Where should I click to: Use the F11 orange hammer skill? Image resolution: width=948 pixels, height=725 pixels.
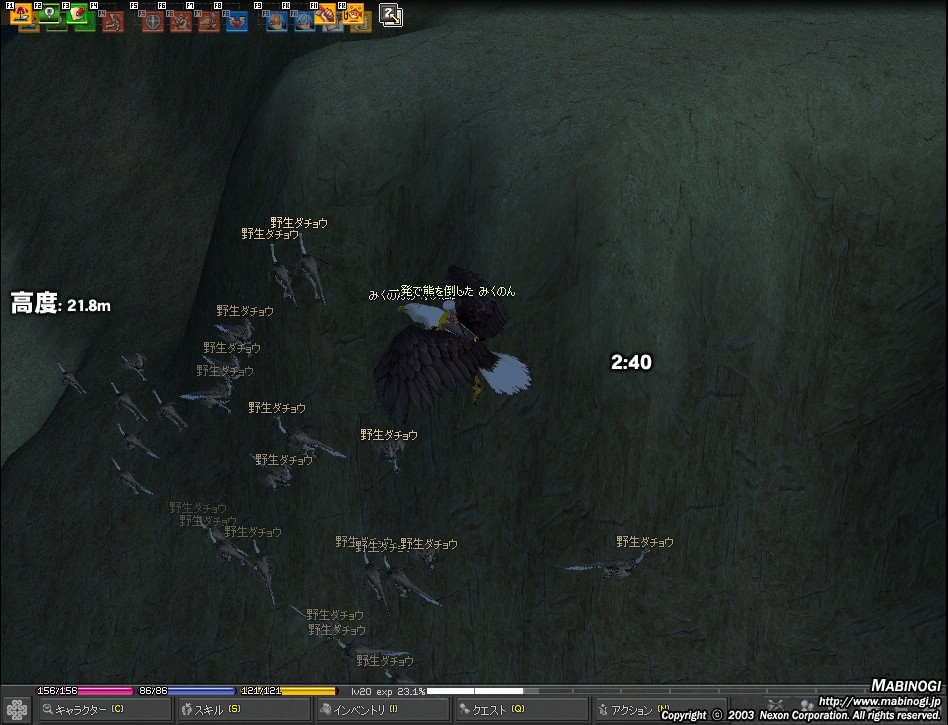click(x=332, y=18)
